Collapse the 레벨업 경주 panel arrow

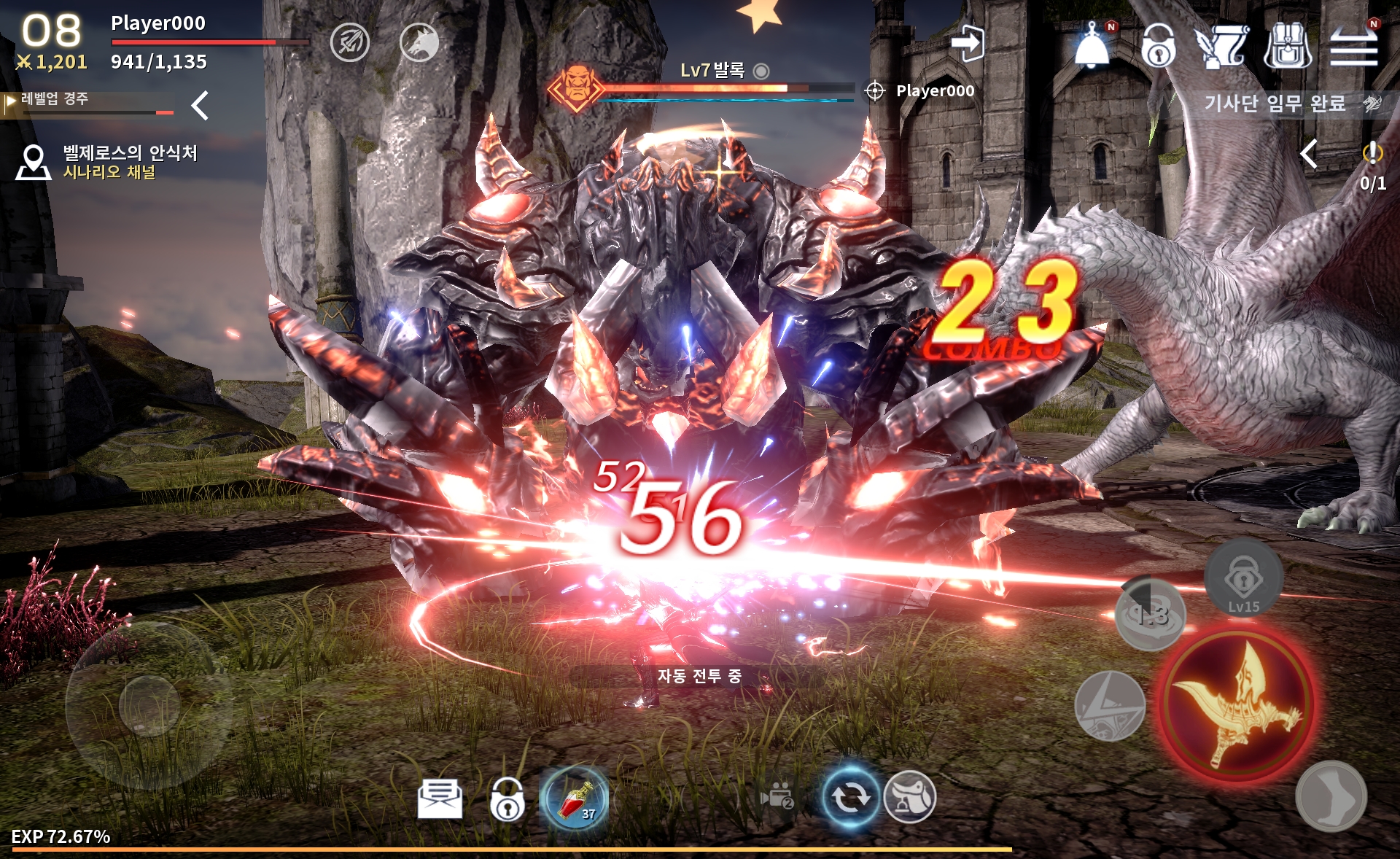(x=200, y=106)
